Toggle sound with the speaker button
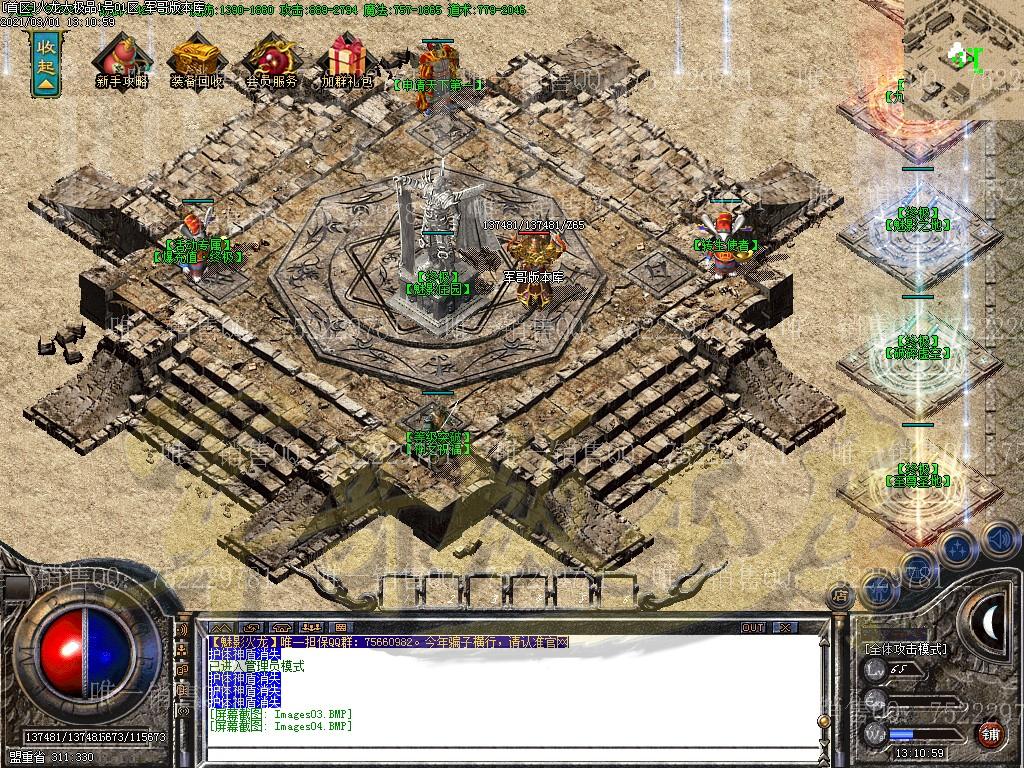 point(998,539)
